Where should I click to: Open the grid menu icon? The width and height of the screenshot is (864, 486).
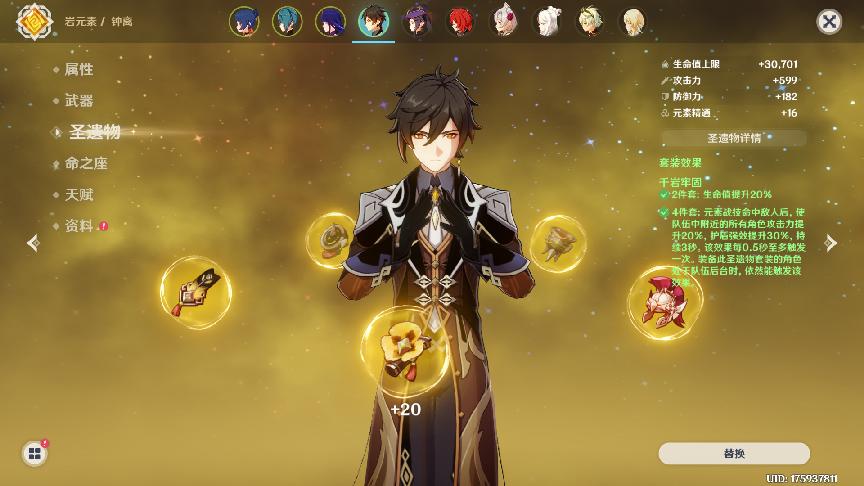point(35,453)
